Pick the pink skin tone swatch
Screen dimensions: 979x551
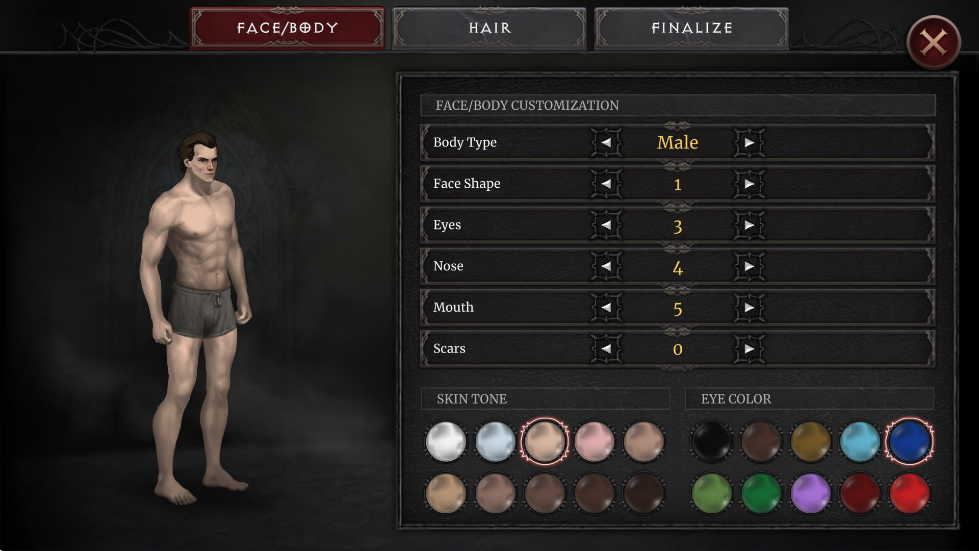point(594,442)
